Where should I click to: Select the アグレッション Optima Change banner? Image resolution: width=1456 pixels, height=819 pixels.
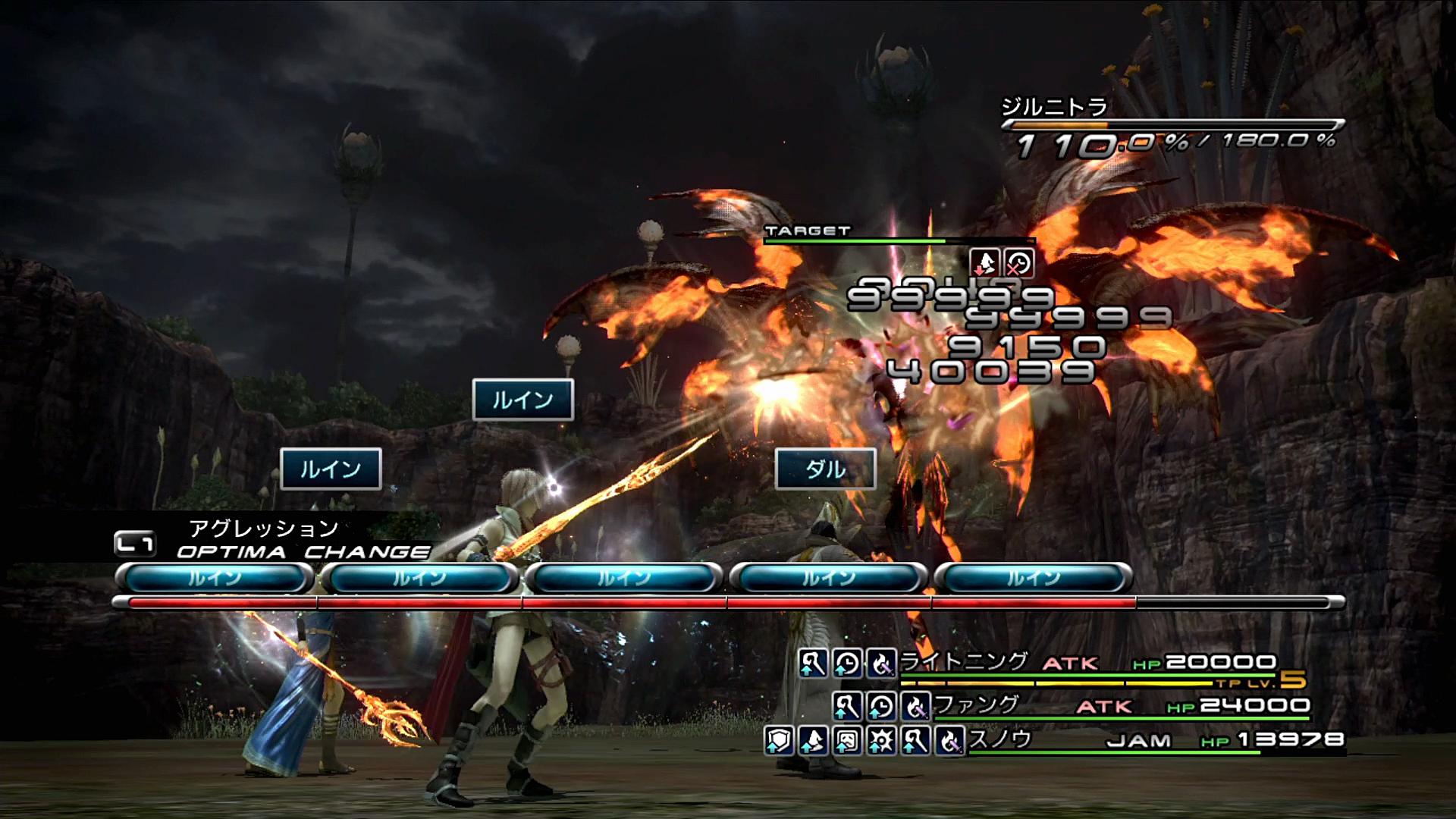tap(273, 540)
